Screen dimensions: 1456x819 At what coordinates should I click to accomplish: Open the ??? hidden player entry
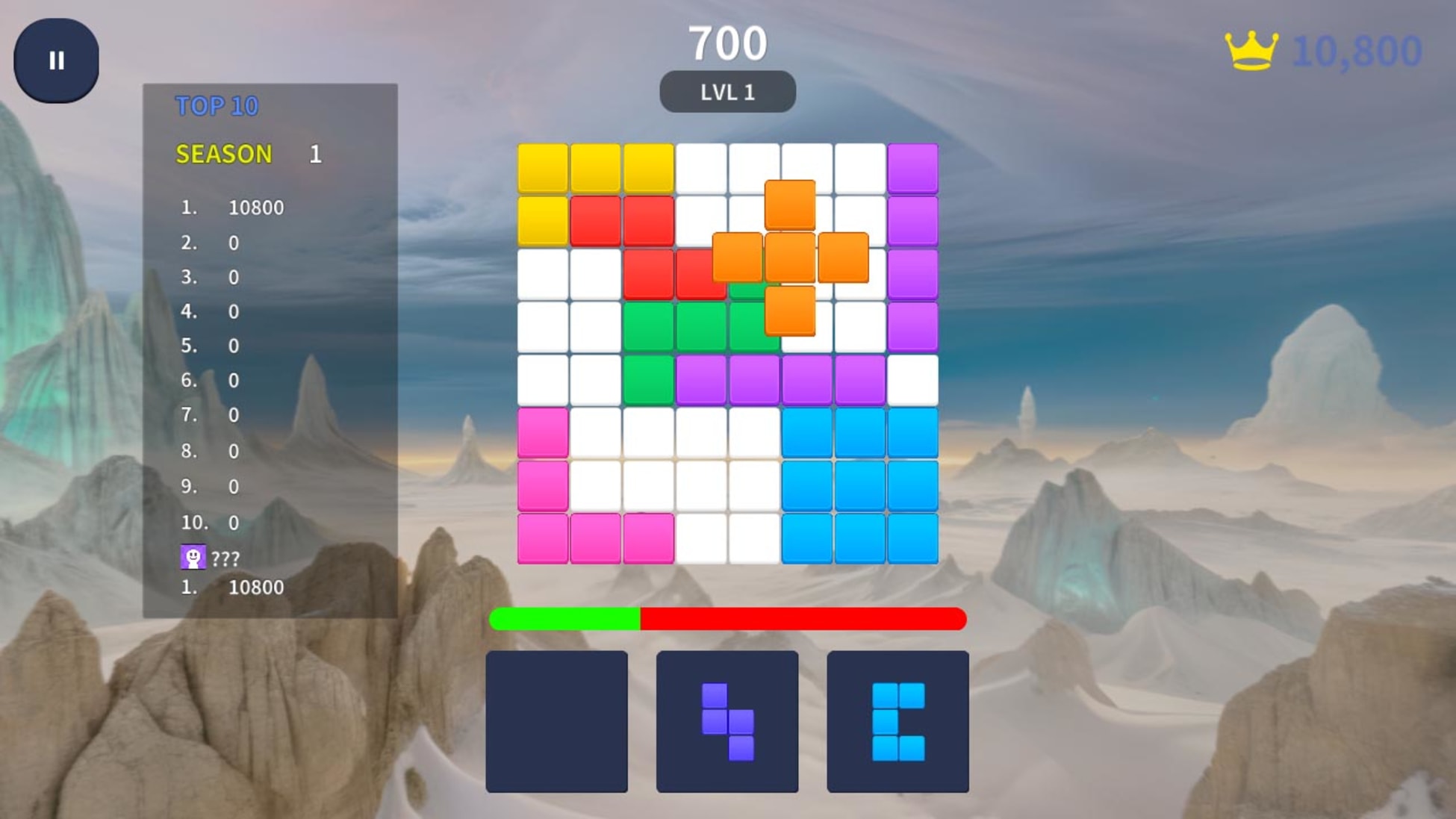(224, 556)
